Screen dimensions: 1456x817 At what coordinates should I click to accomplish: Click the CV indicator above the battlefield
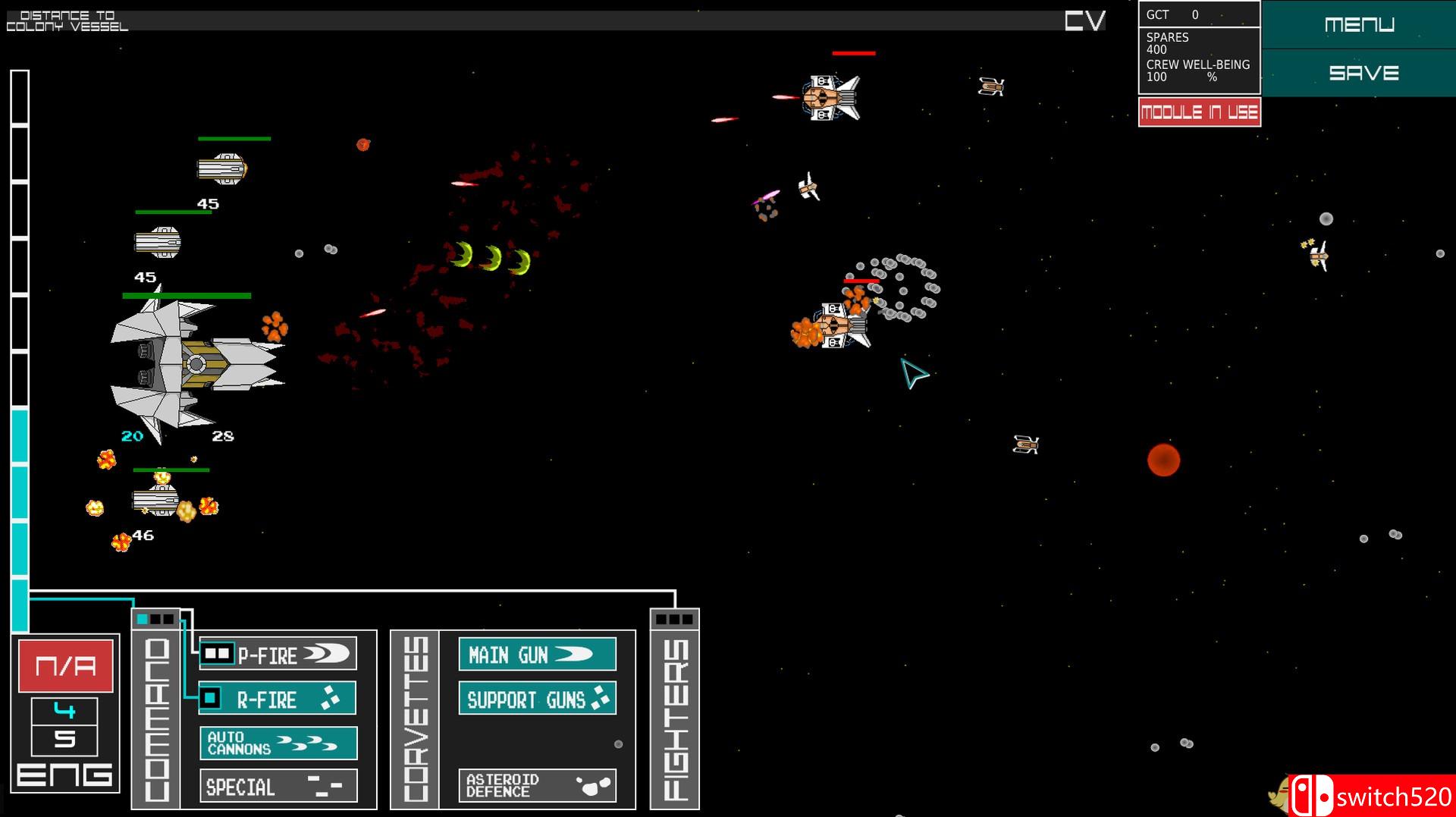(x=1086, y=21)
